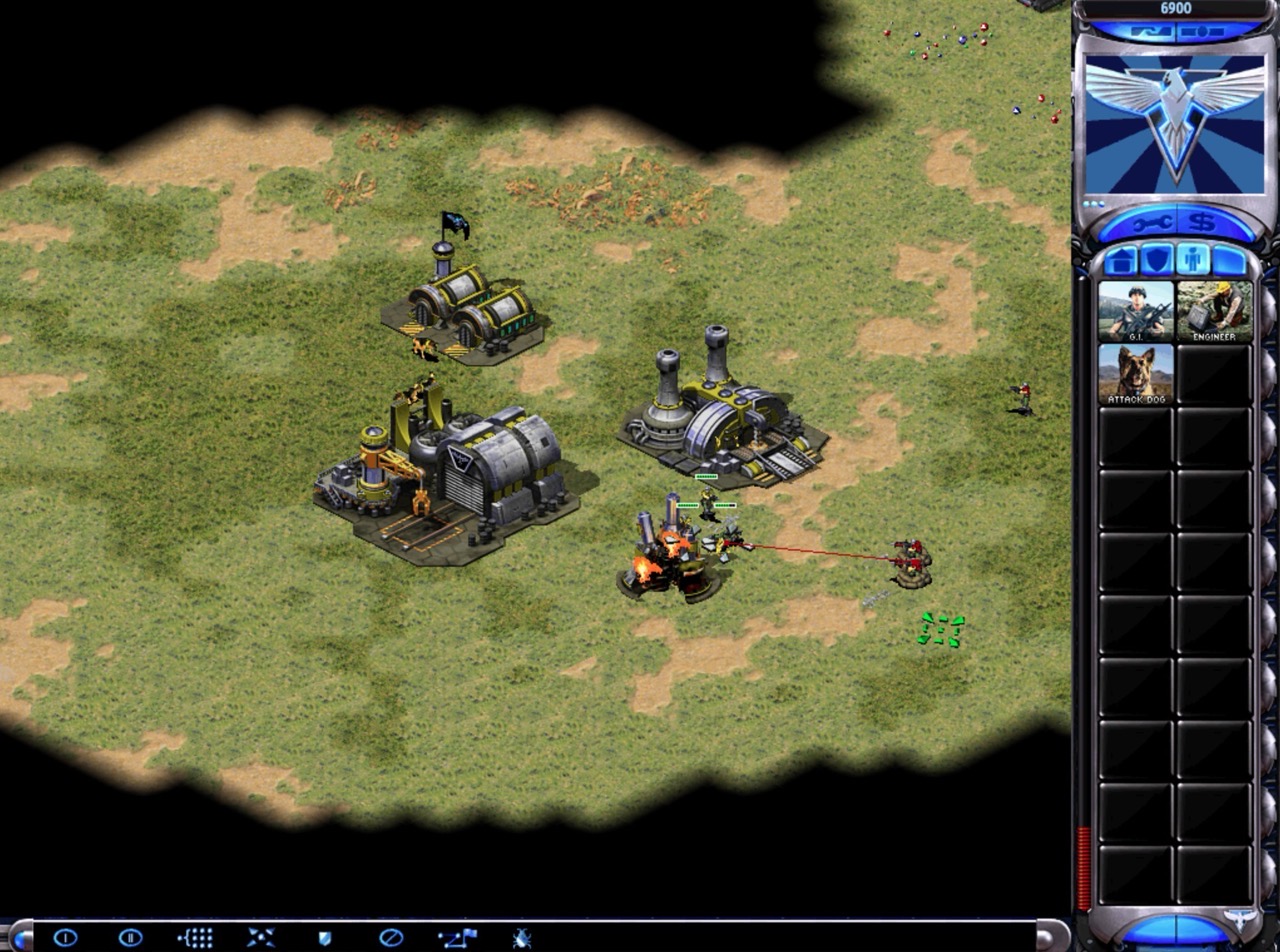The width and height of the screenshot is (1280, 952).
Task: Queue a G.I. infantry unit
Action: coord(1136,312)
